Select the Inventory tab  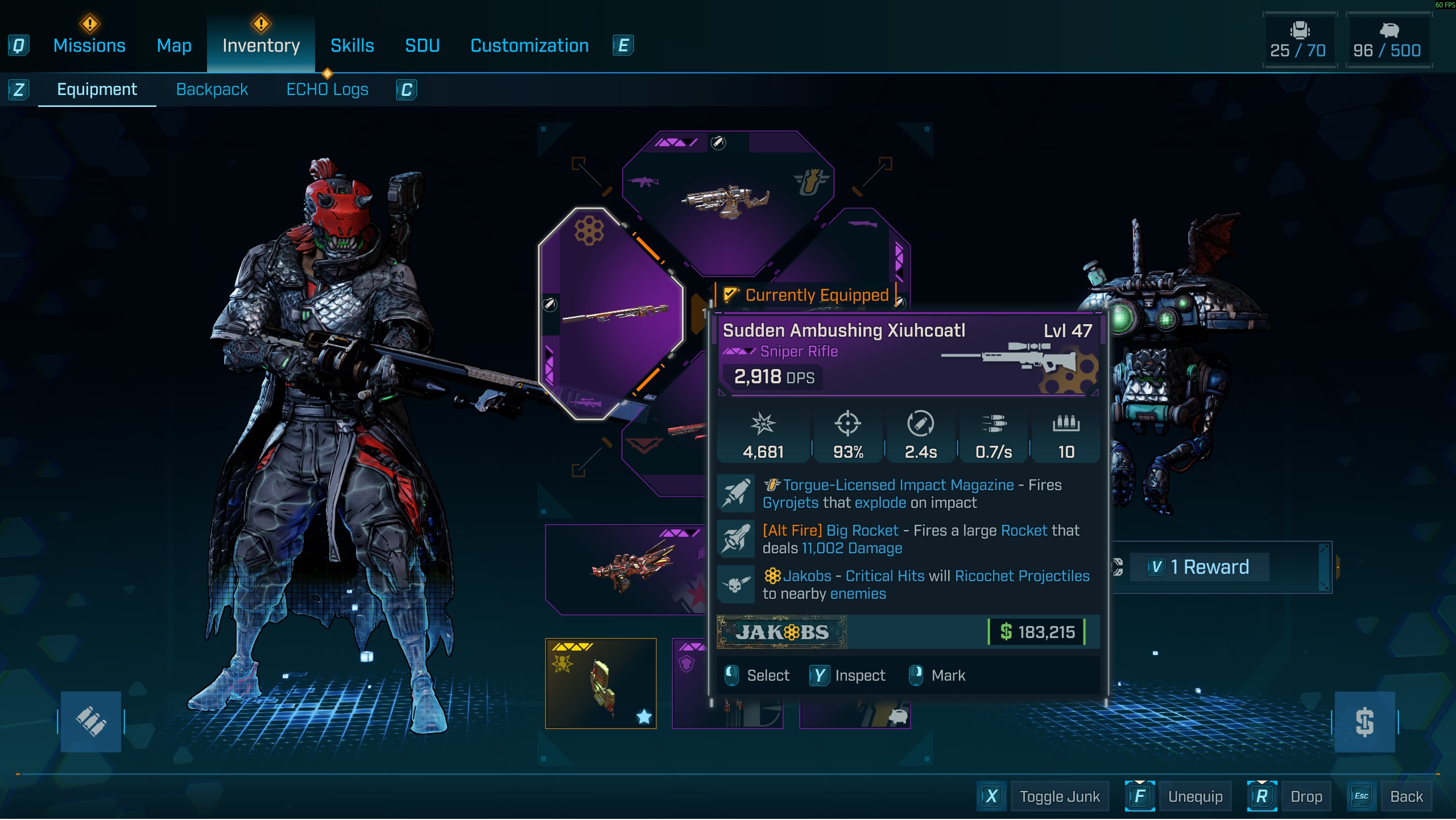pyautogui.click(x=261, y=45)
